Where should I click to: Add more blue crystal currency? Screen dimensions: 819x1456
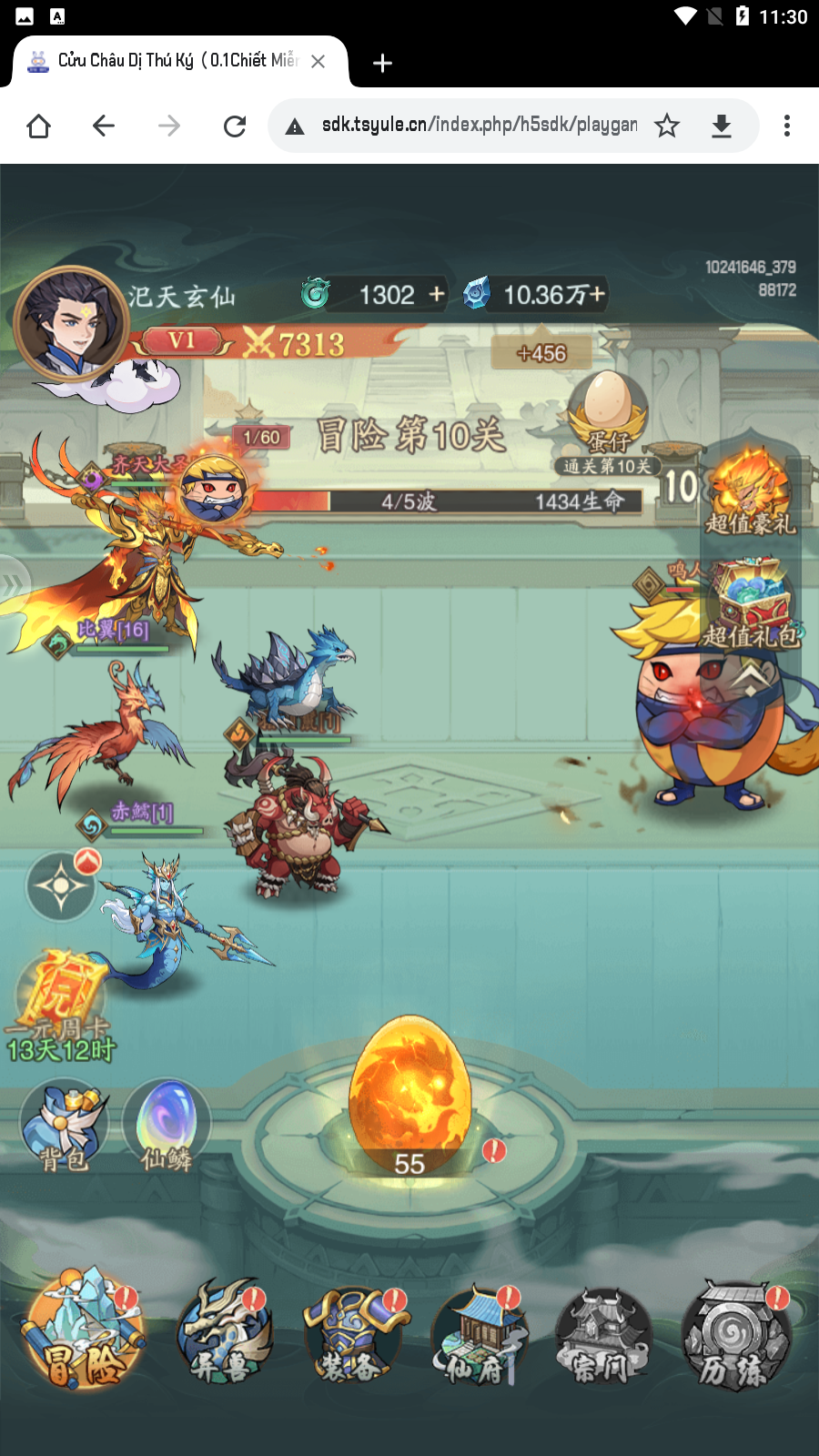(x=597, y=294)
